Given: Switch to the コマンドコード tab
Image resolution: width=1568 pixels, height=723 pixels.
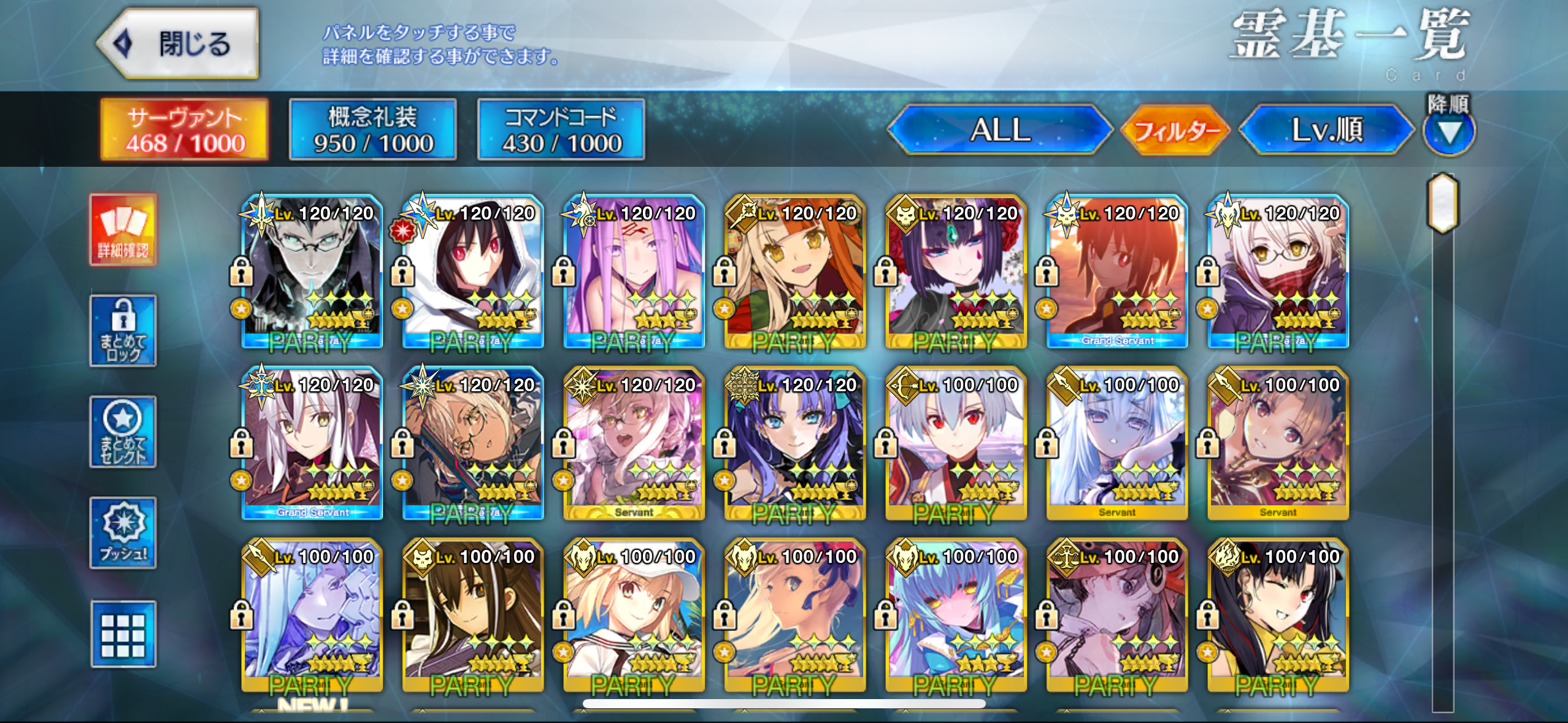Looking at the screenshot, I should pyautogui.click(x=561, y=130).
